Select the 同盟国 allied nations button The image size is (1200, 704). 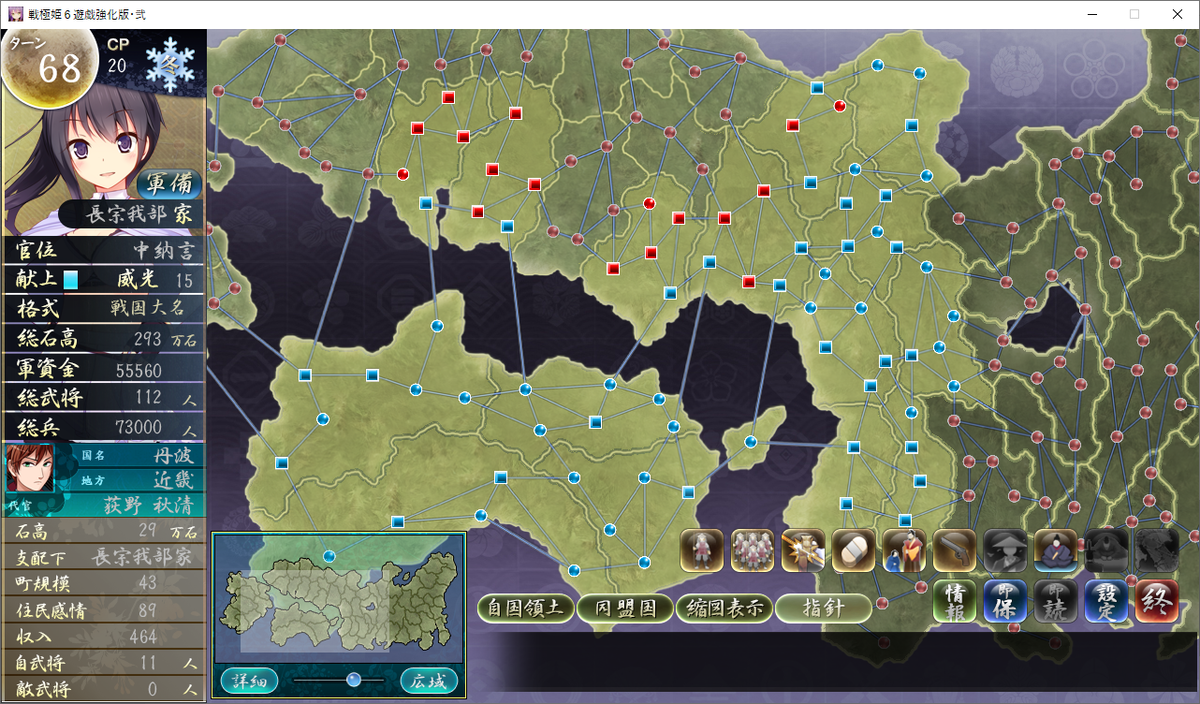point(625,608)
